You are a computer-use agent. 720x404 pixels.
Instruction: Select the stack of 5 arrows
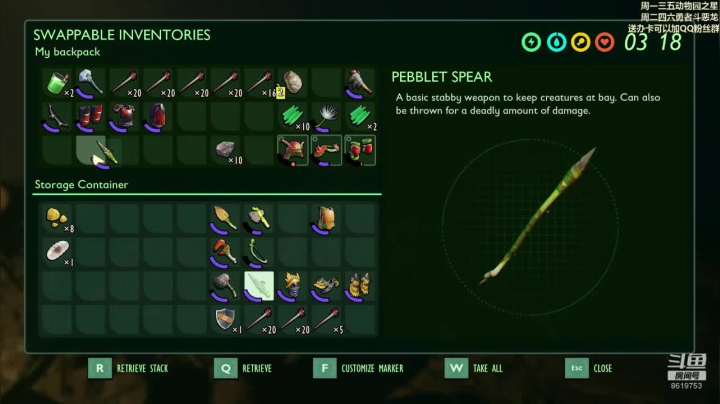coord(327,319)
